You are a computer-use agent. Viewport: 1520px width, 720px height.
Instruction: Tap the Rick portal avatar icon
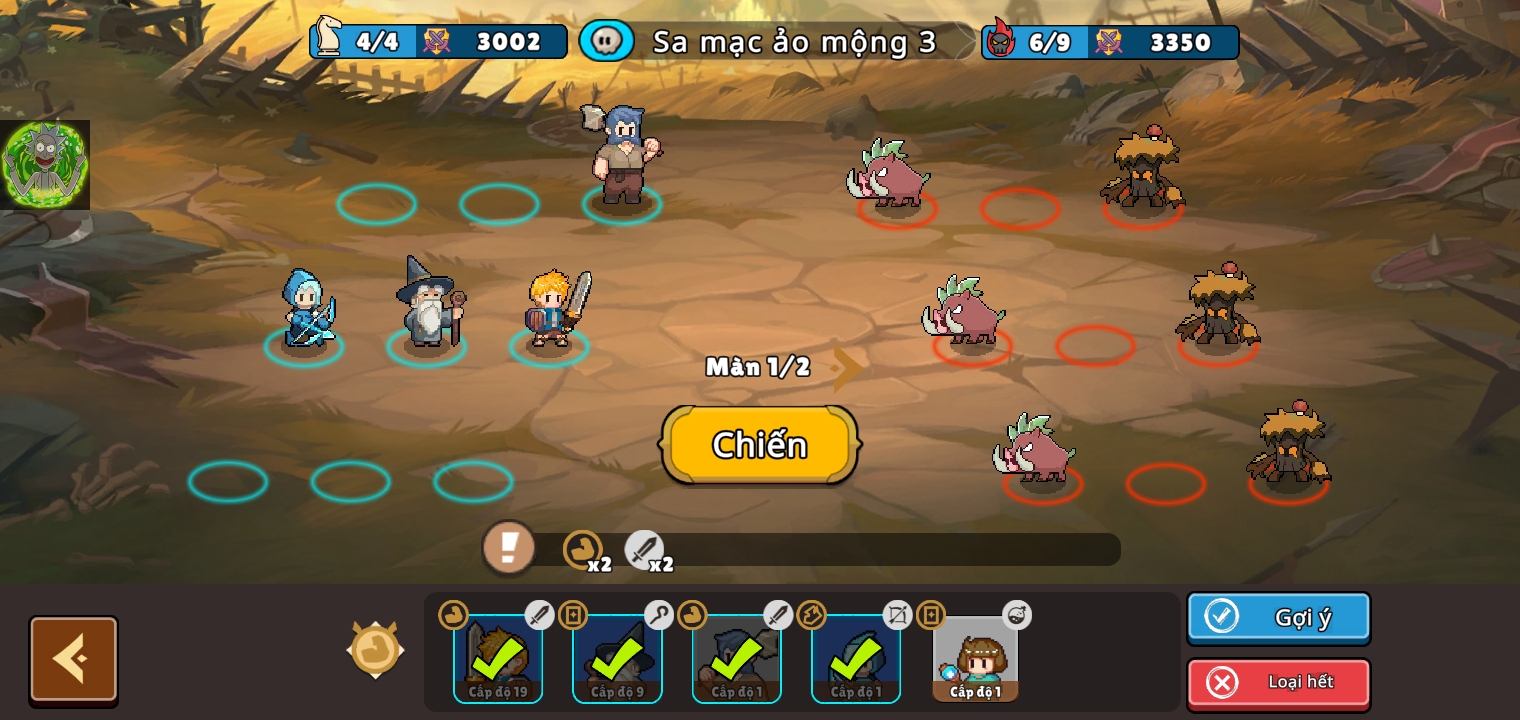click(x=45, y=165)
